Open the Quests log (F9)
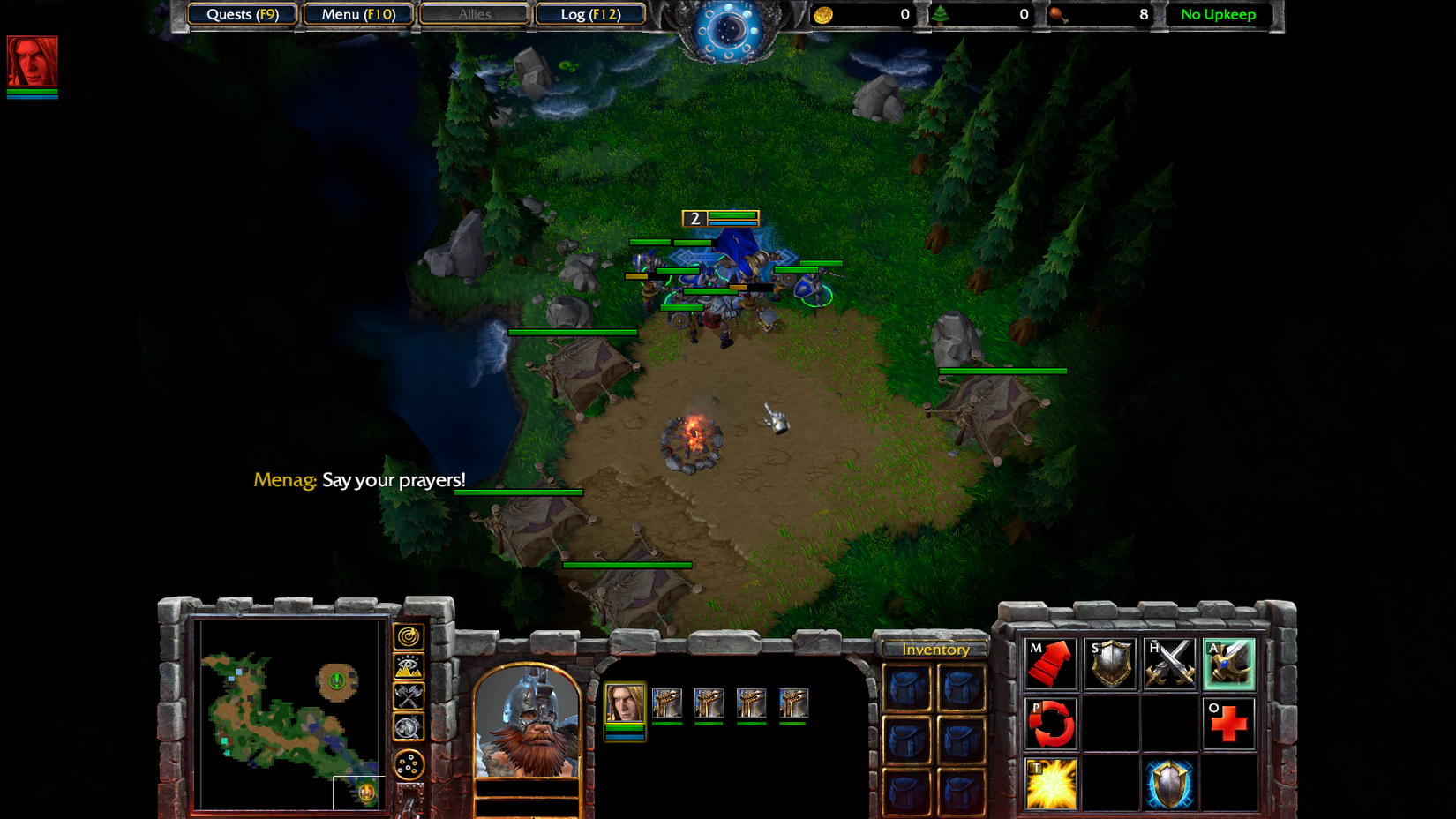 241,14
